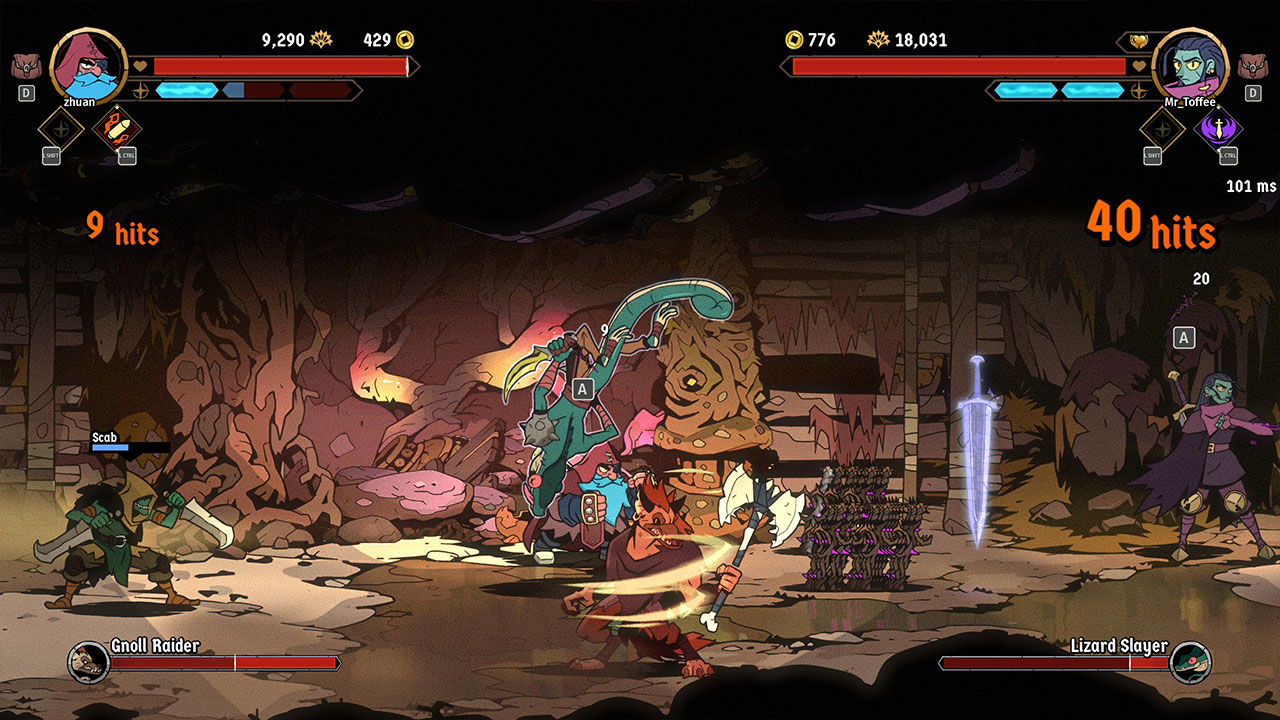Click zhuan's empty compass ability slot

[60, 129]
